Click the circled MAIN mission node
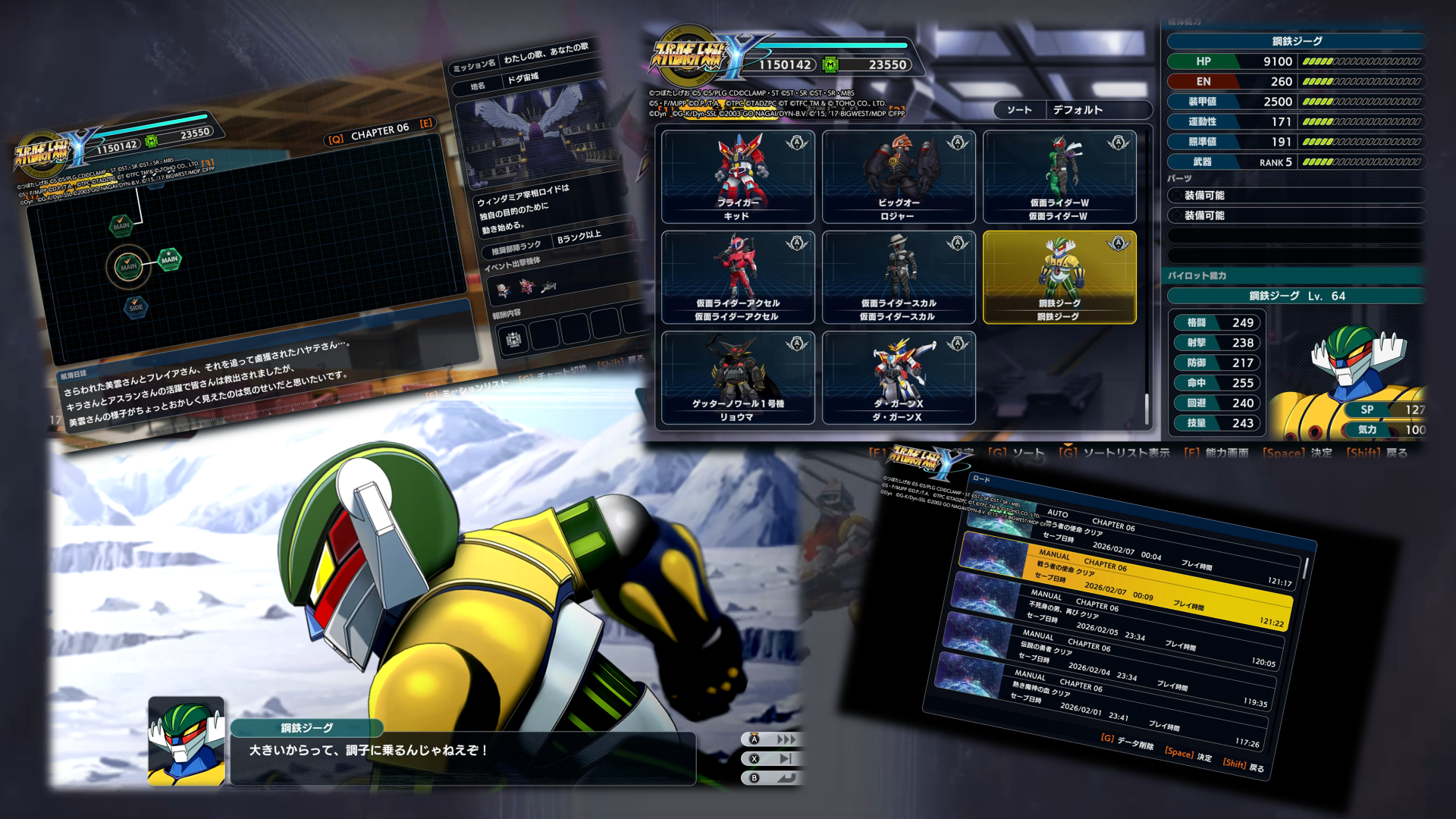 128,265
